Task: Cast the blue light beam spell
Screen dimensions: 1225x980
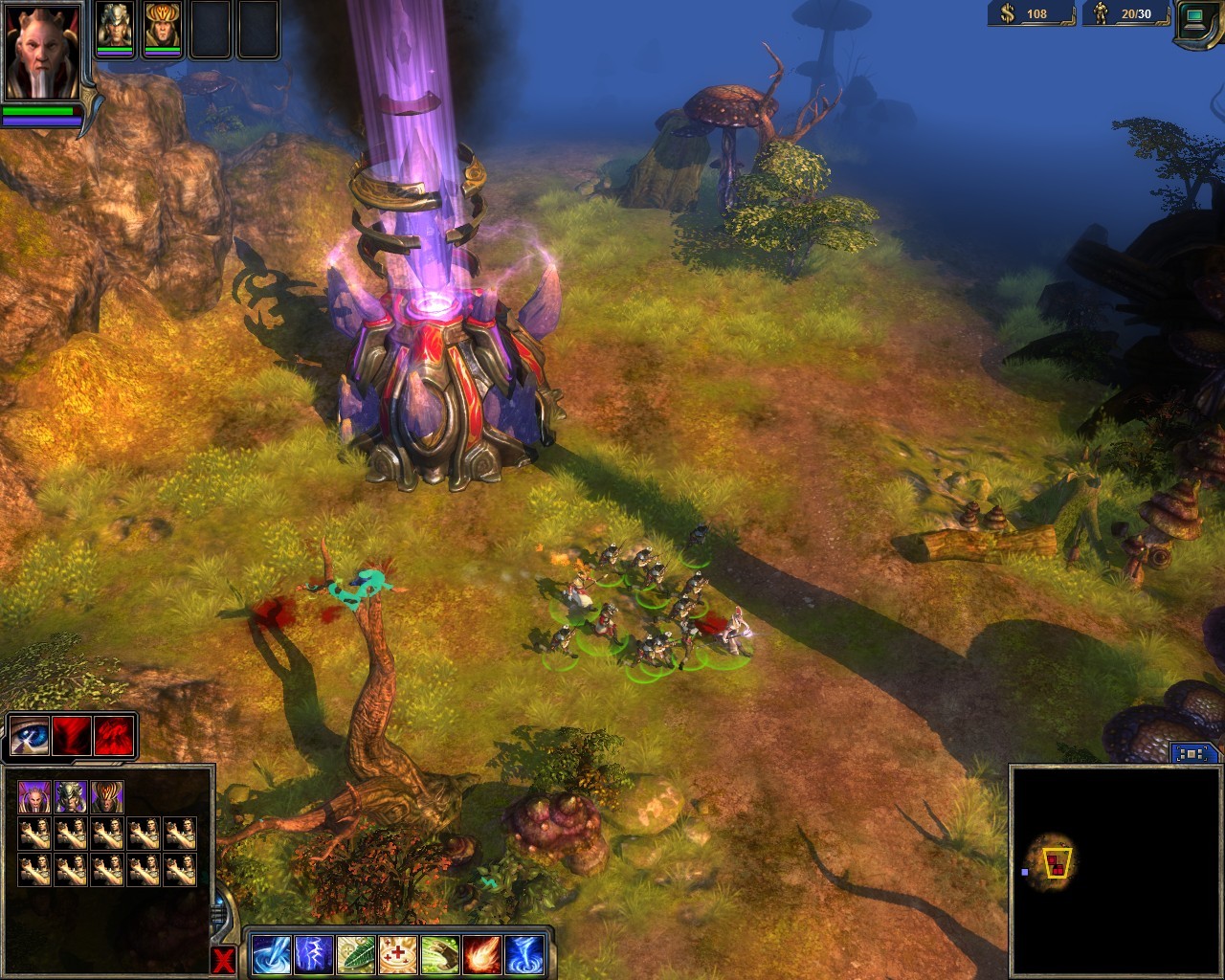Action: pyautogui.click(x=271, y=955)
